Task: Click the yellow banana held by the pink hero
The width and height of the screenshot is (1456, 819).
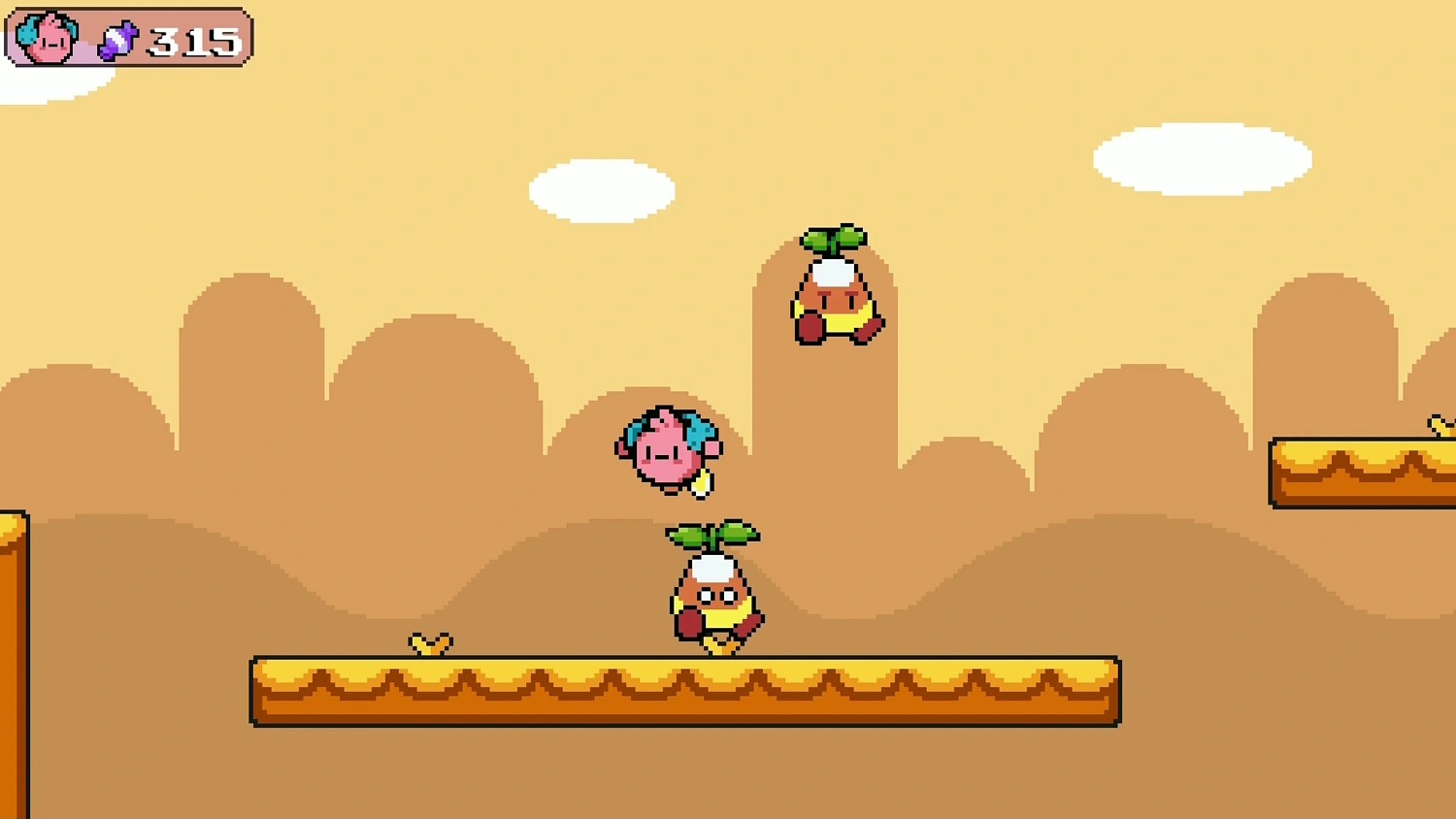Action: tap(701, 483)
